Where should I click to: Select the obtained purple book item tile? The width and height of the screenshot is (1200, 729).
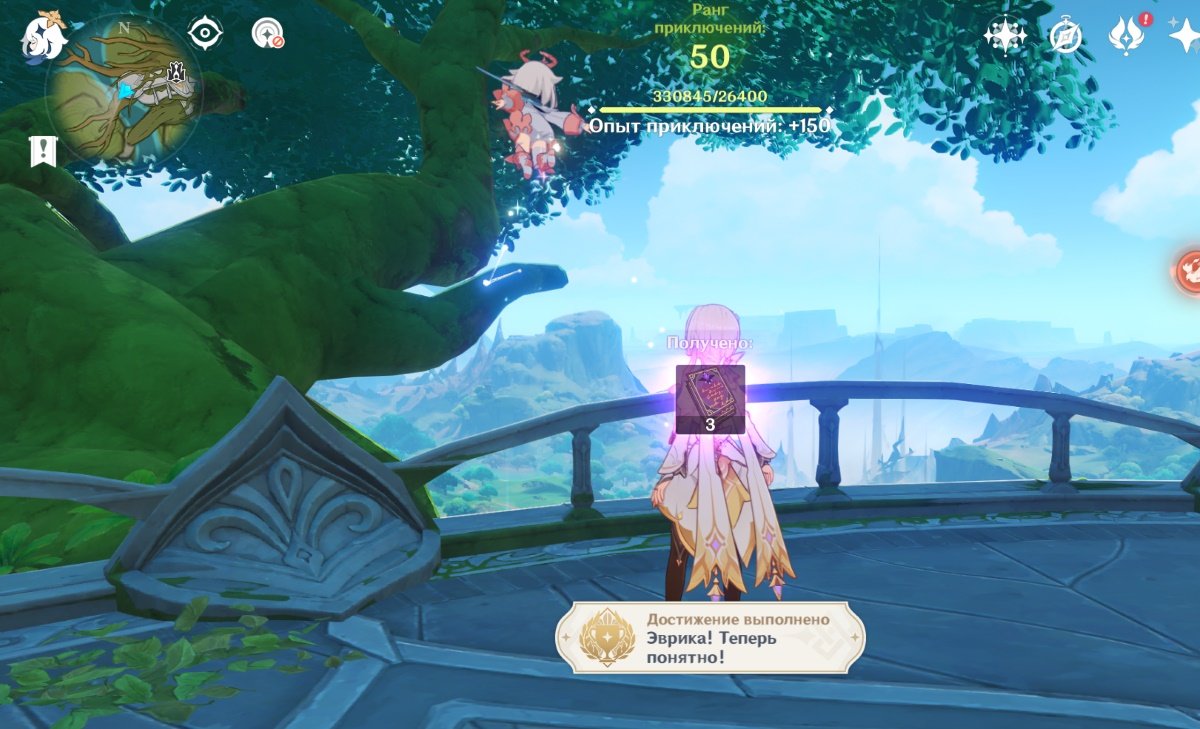(710, 398)
